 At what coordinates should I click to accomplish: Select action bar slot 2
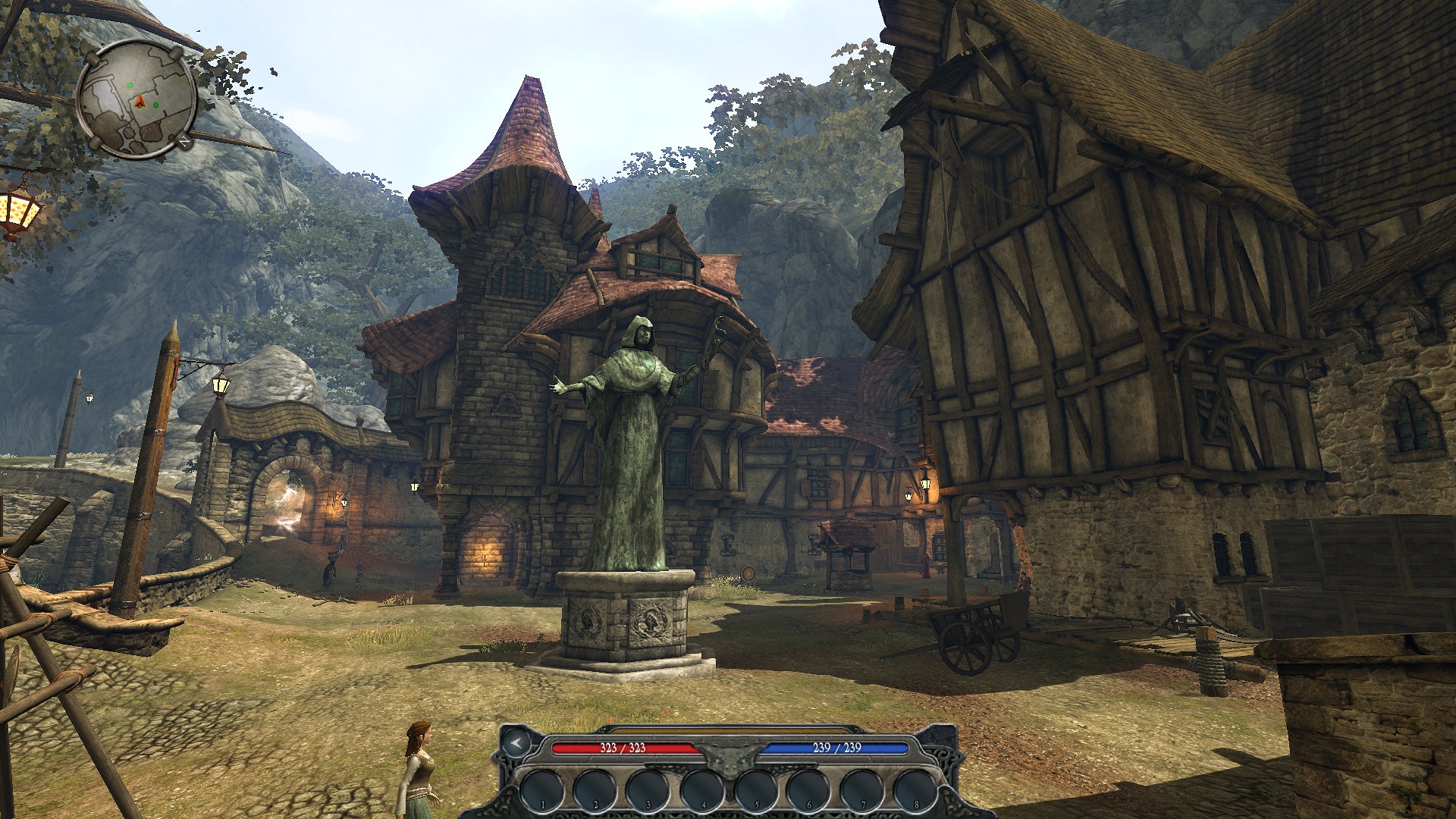click(595, 789)
